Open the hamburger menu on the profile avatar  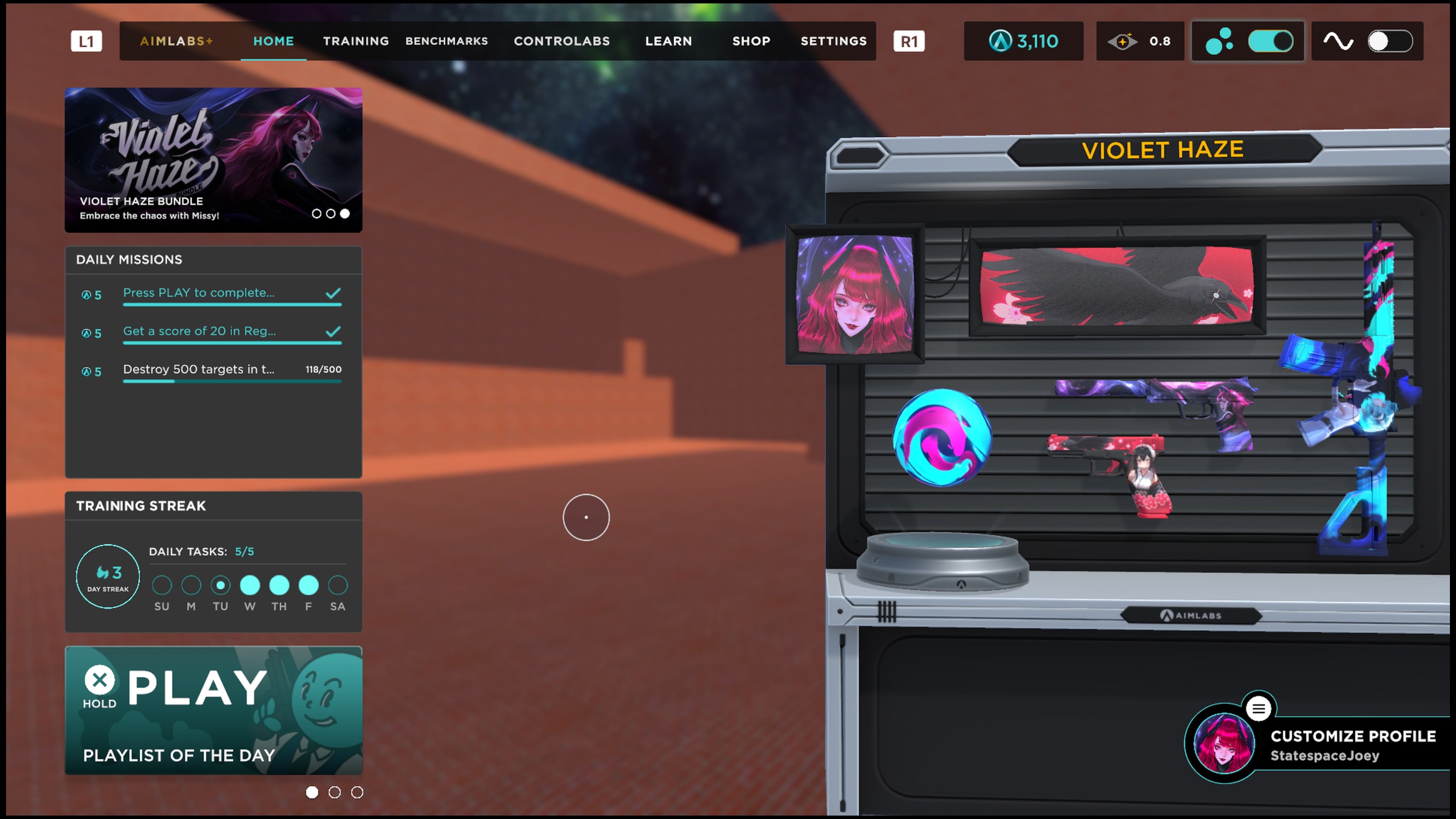click(x=1259, y=708)
